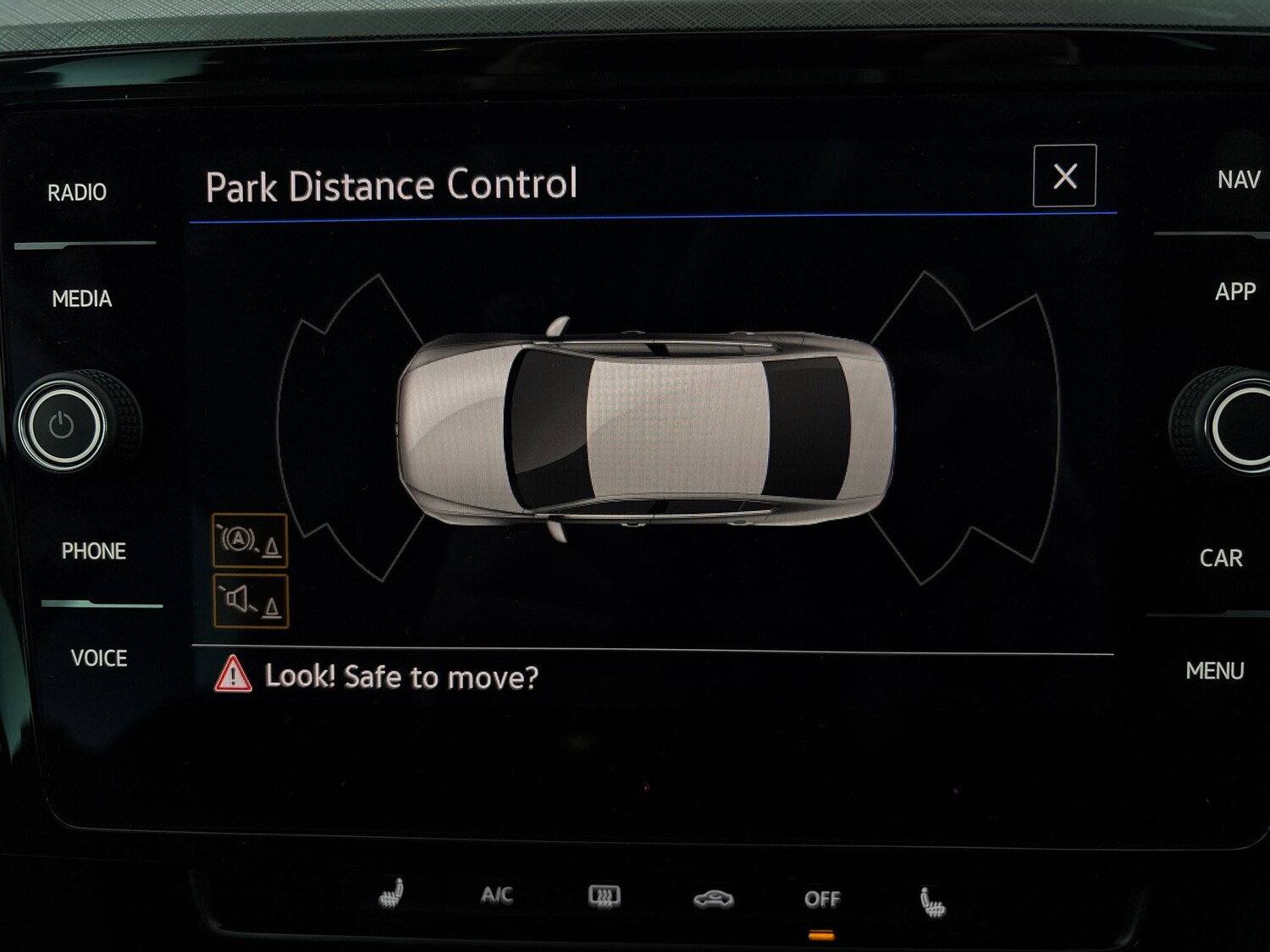Switch to MEDIA
This screenshot has width=1270, height=952.
(82, 300)
